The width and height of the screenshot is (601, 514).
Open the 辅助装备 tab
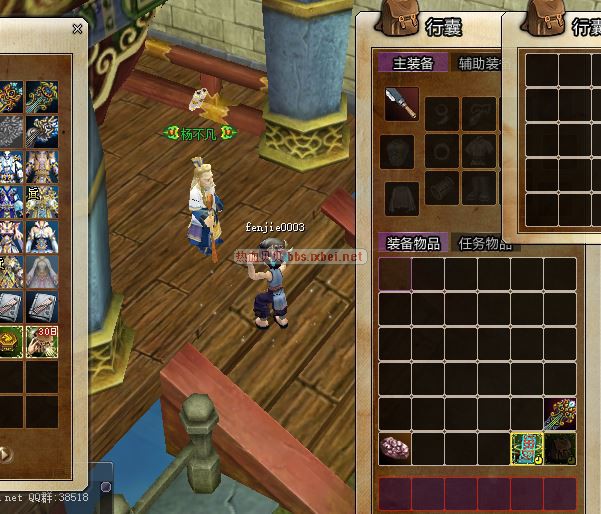(479, 64)
